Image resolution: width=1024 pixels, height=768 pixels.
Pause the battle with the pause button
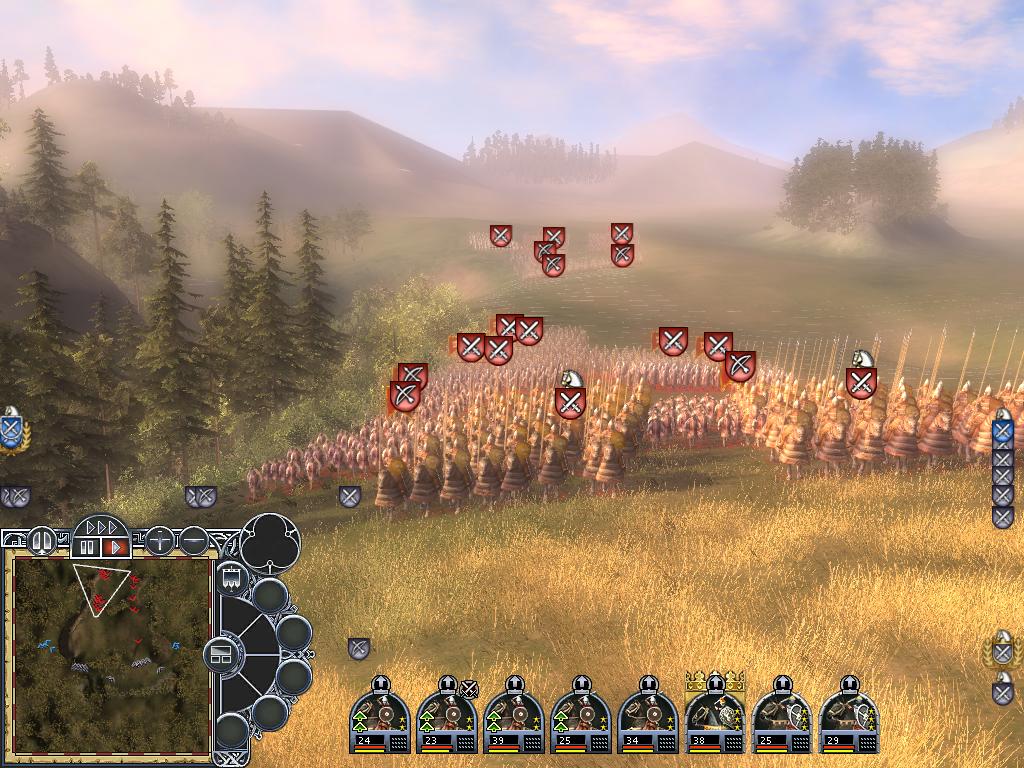pyautogui.click(x=87, y=547)
